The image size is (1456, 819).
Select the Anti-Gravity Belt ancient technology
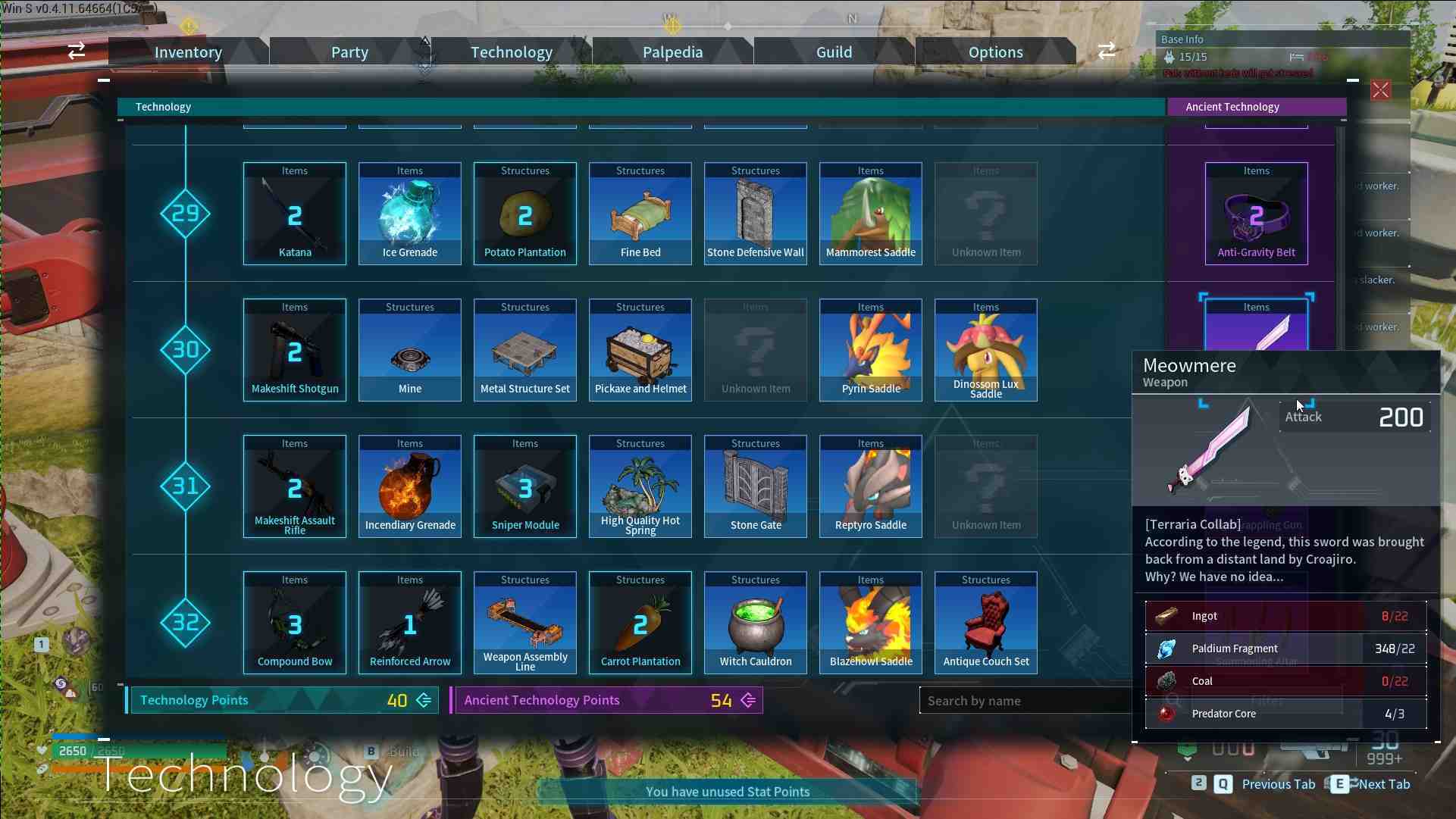tap(1256, 214)
